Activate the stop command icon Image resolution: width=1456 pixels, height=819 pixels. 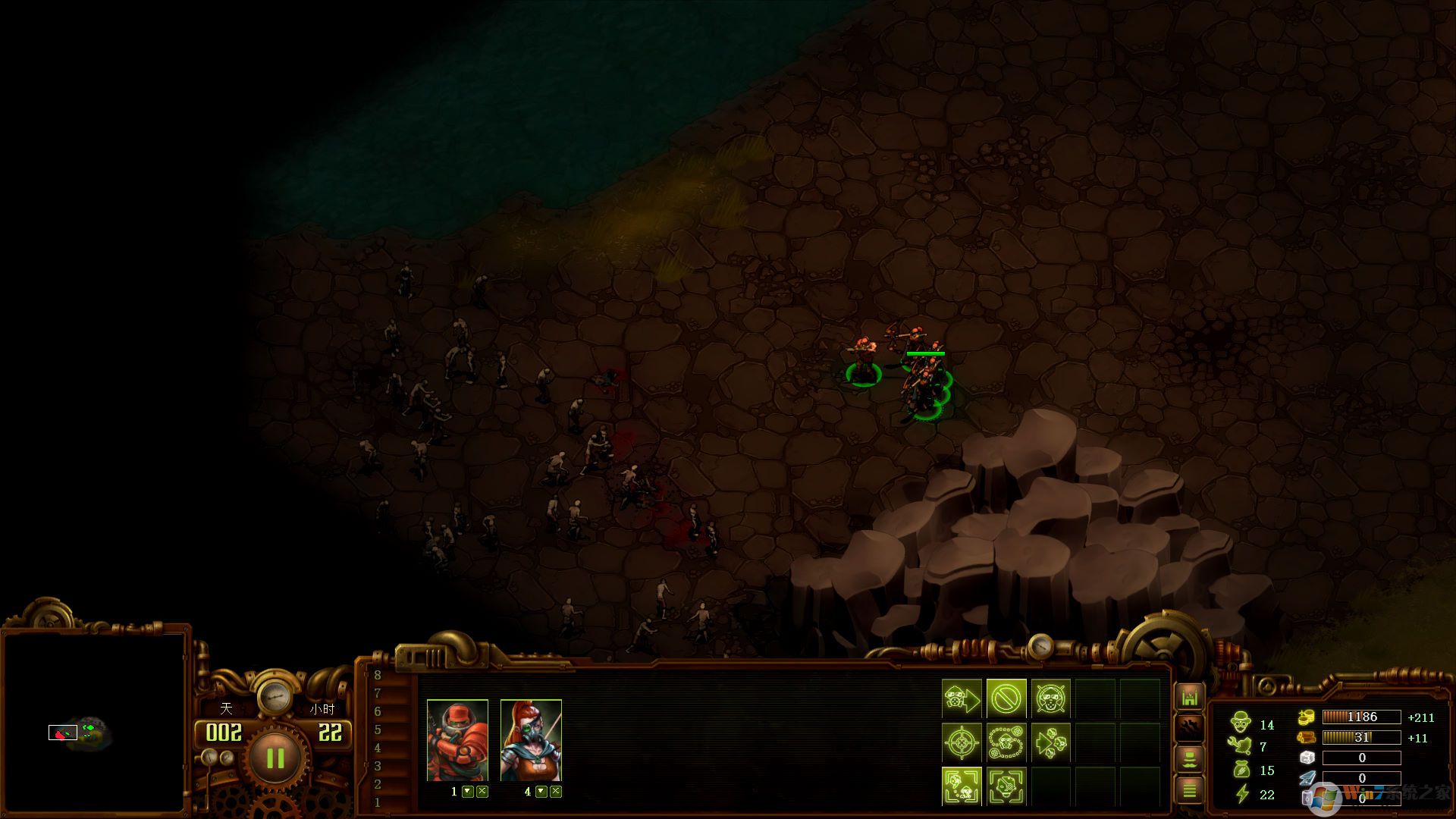point(1006,698)
